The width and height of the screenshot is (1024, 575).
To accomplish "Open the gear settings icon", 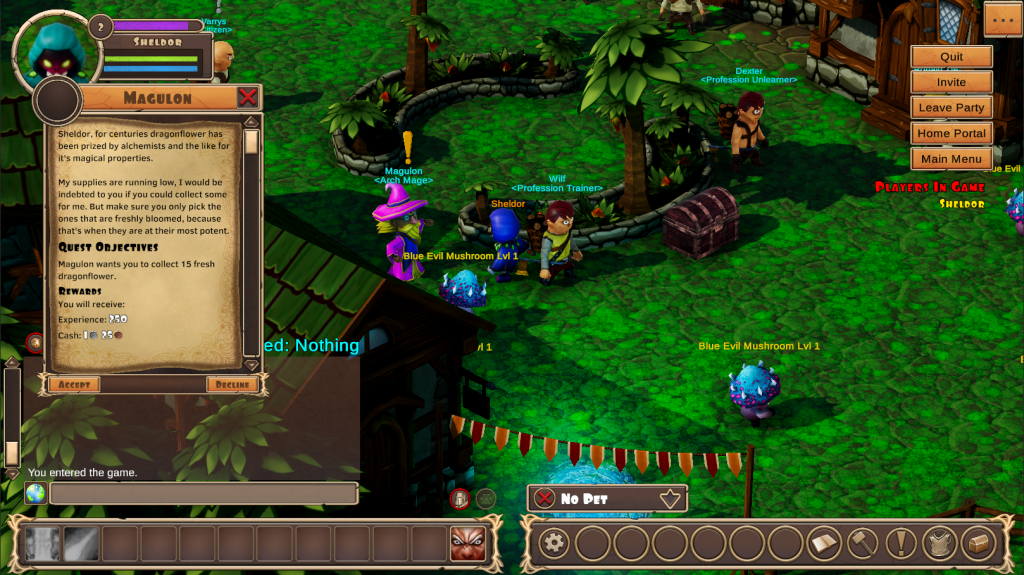I will coord(554,544).
